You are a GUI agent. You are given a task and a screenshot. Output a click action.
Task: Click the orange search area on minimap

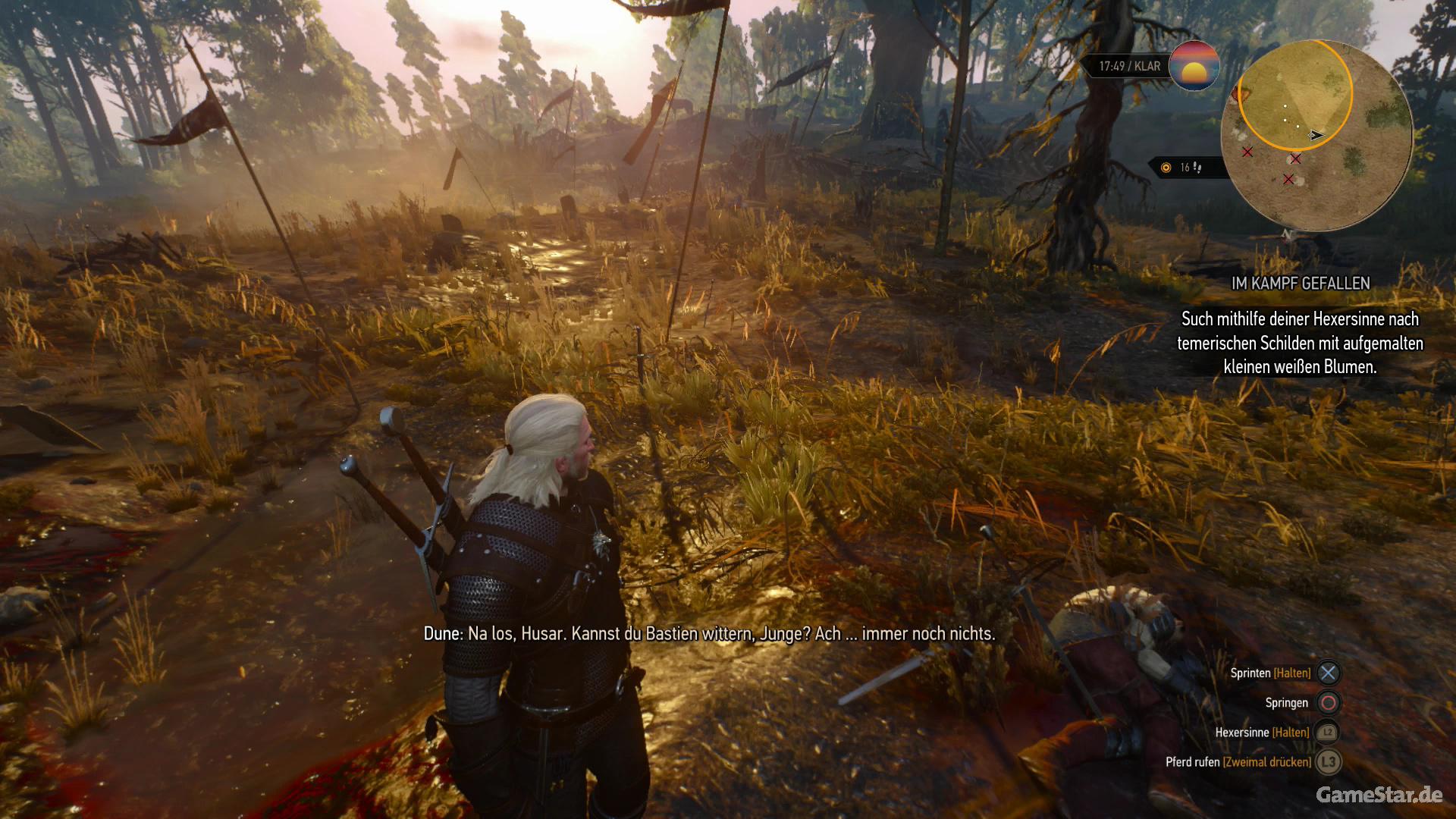point(1294,95)
